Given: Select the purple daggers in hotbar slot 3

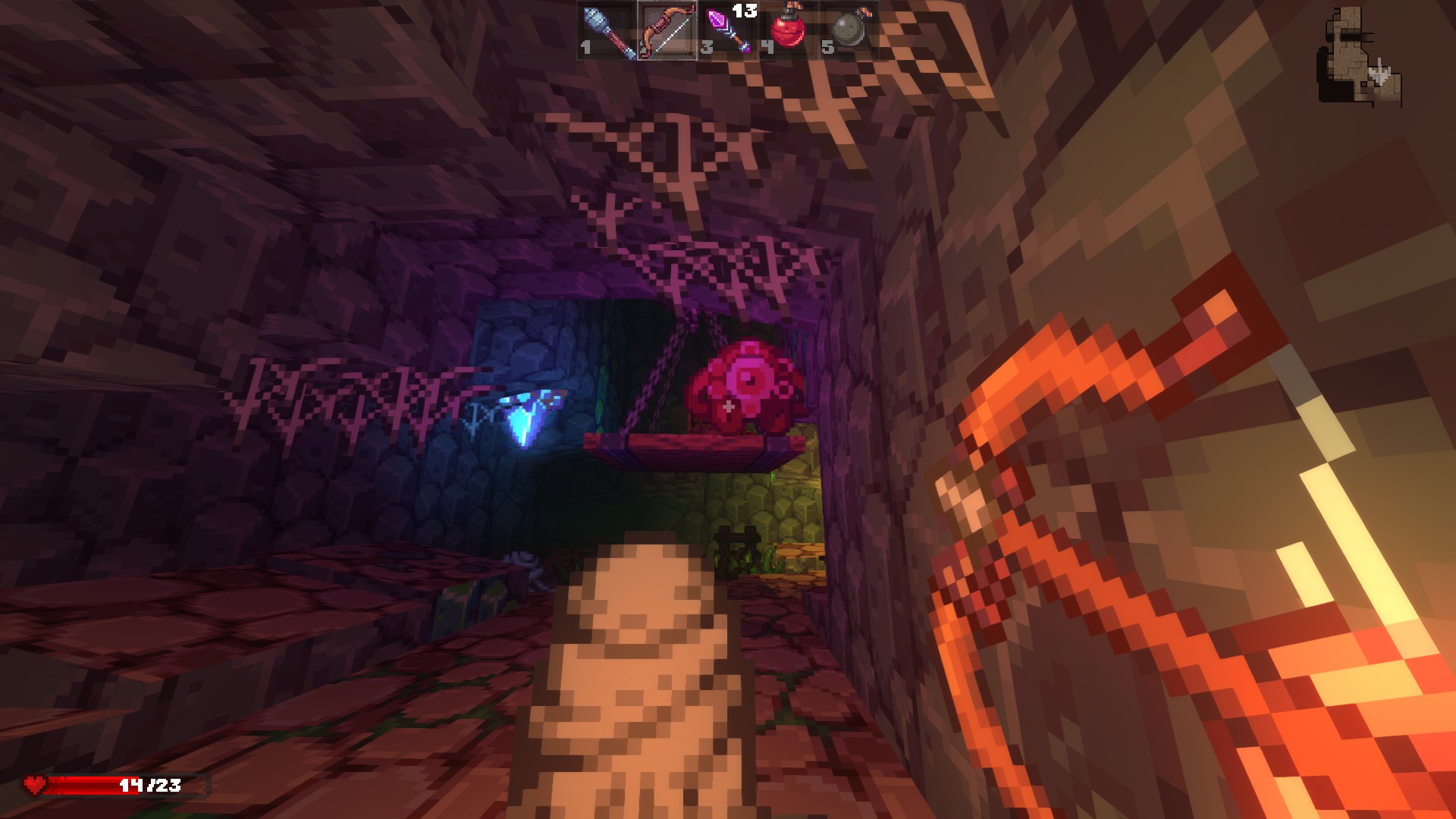Looking at the screenshot, I should point(725,30).
